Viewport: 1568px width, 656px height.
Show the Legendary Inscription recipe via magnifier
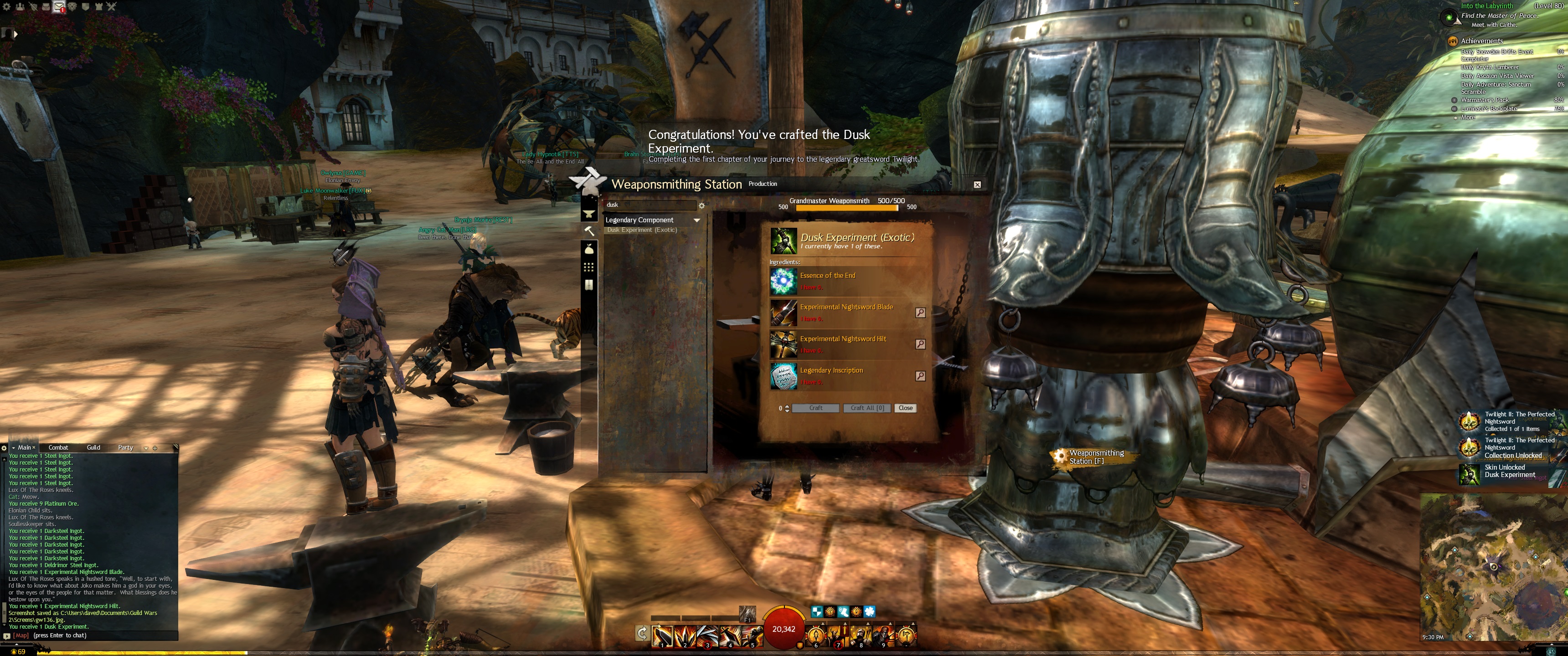[920, 375]
